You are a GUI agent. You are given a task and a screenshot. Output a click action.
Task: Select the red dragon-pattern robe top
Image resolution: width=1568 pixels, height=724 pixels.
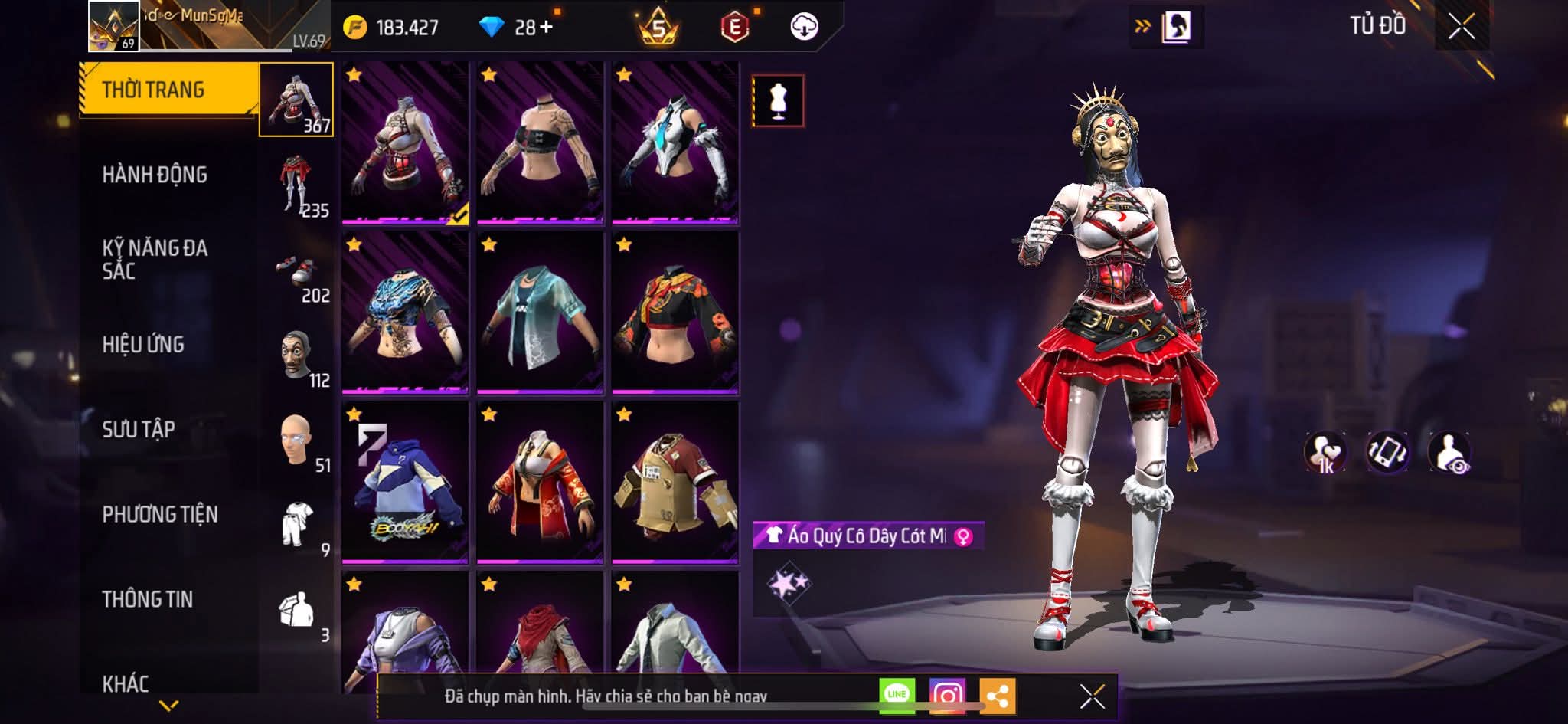coord(540,483)
